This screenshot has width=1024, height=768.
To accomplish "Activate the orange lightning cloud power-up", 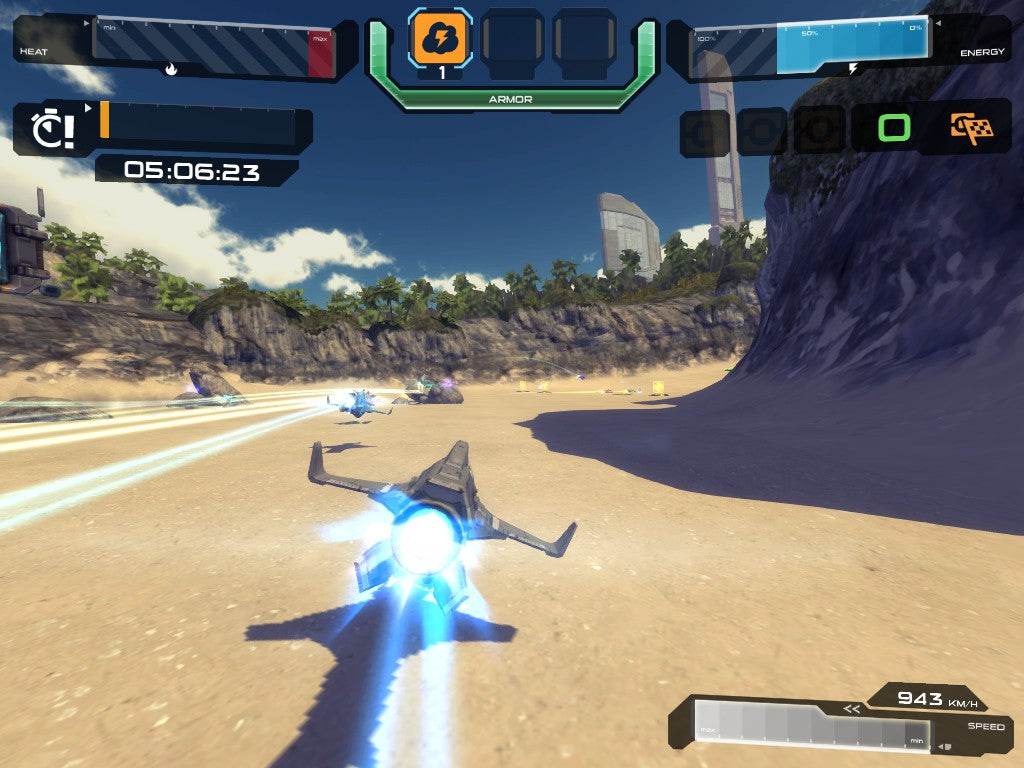I will coord(441,38).
